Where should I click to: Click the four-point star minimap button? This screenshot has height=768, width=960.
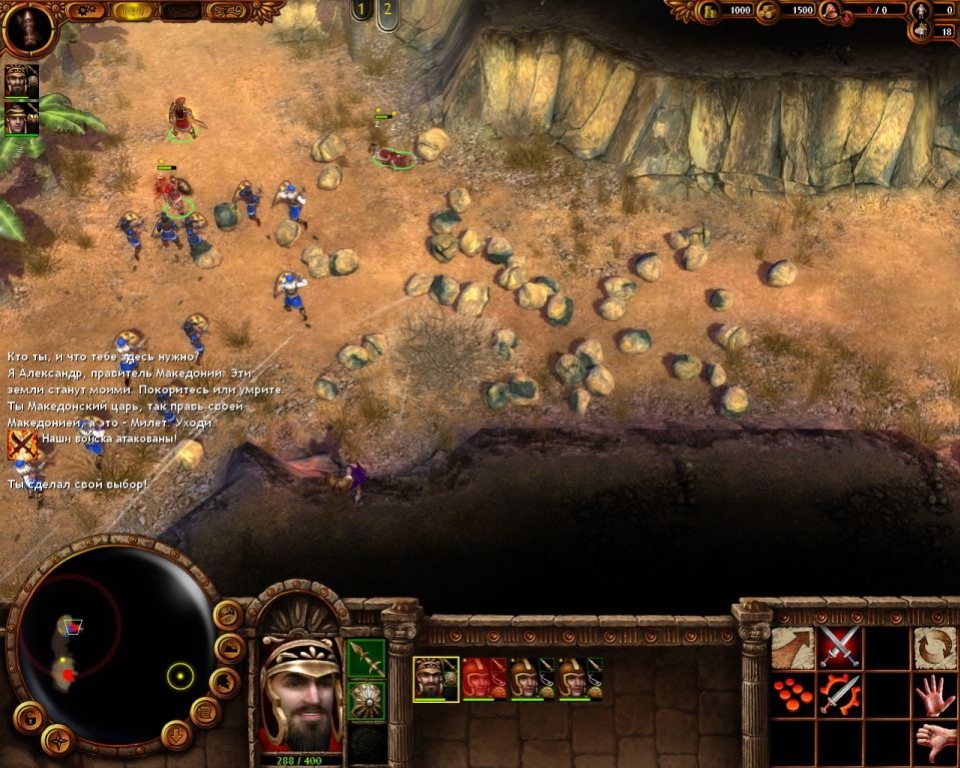(57, 741)
